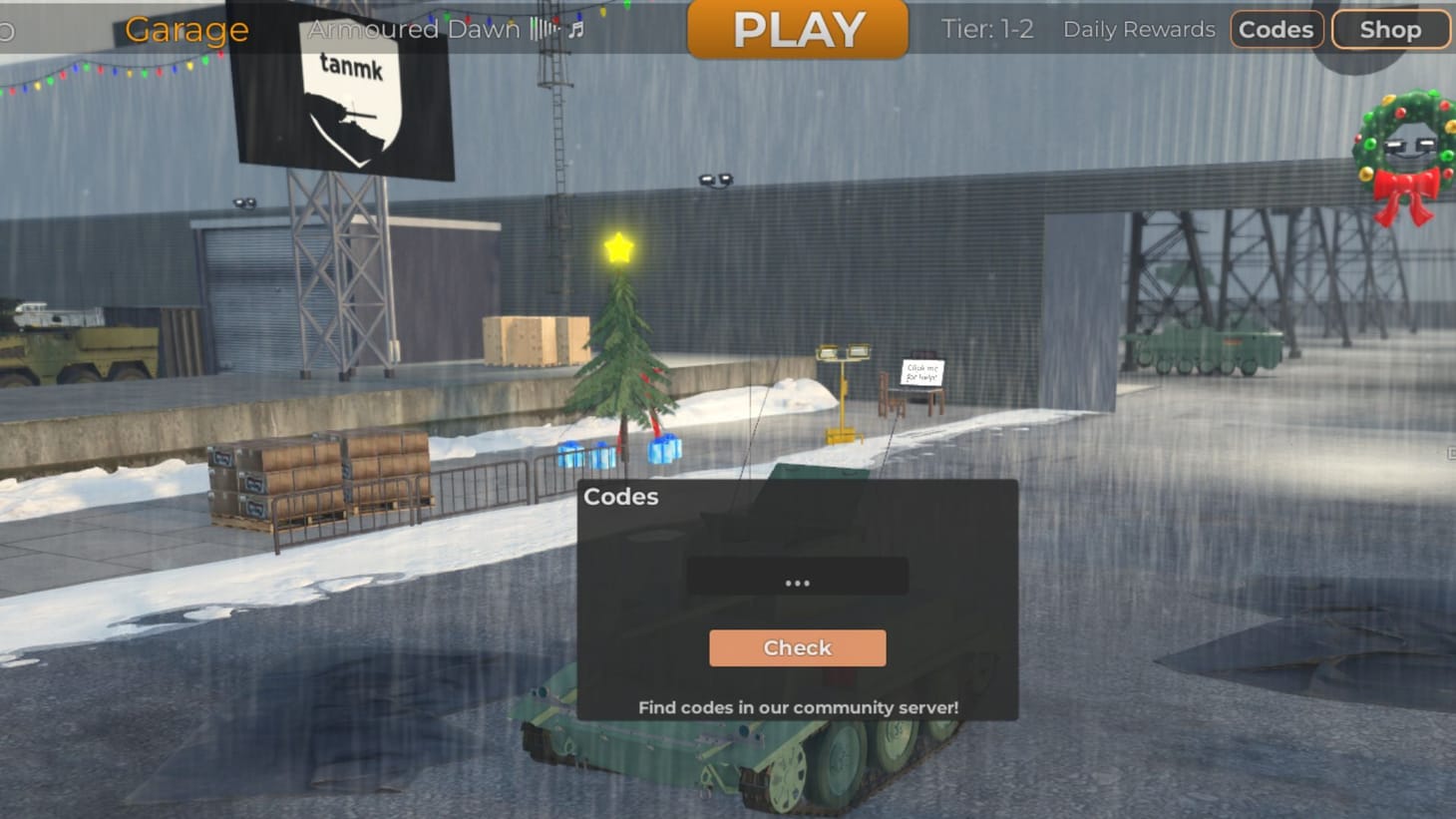1456x819 pixels.
Task: Click the equalizer bars next to the song title
Action: click(x=542, y=29)
